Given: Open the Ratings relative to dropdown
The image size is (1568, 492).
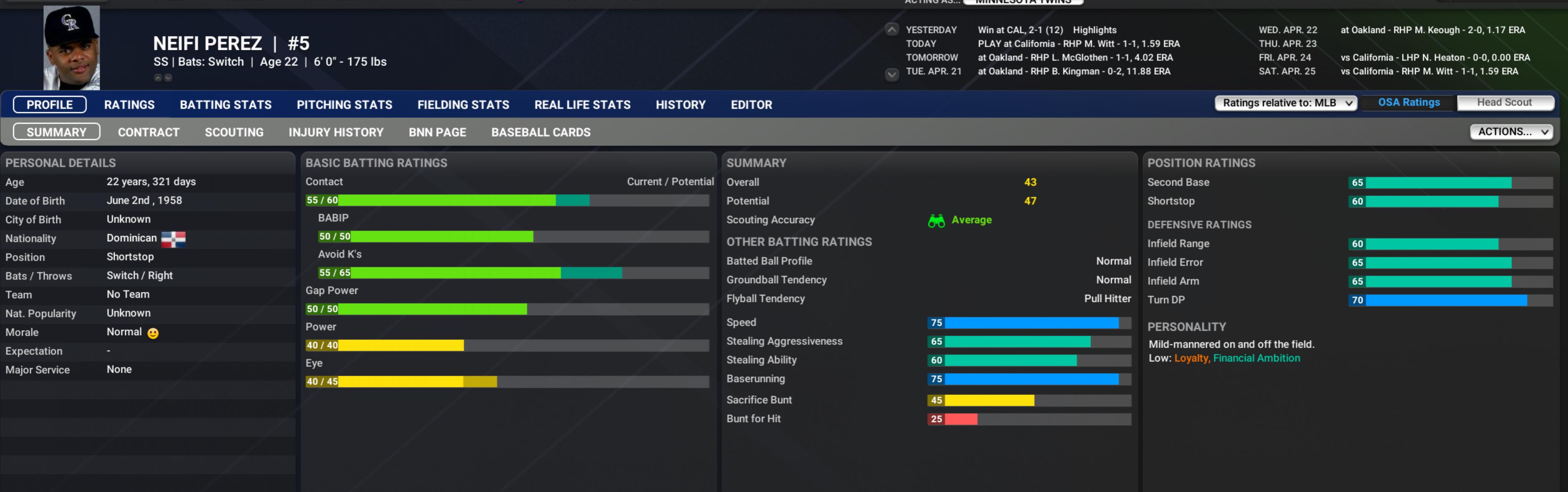Looking at the screenshot, I should click(x=1286, y=103).
